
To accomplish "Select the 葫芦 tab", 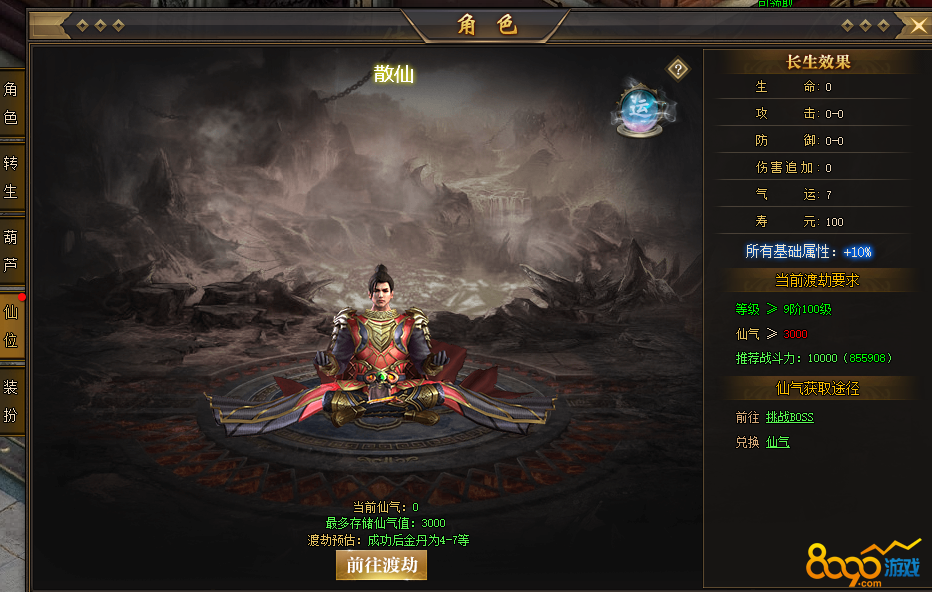I will (x=11, y=251).
